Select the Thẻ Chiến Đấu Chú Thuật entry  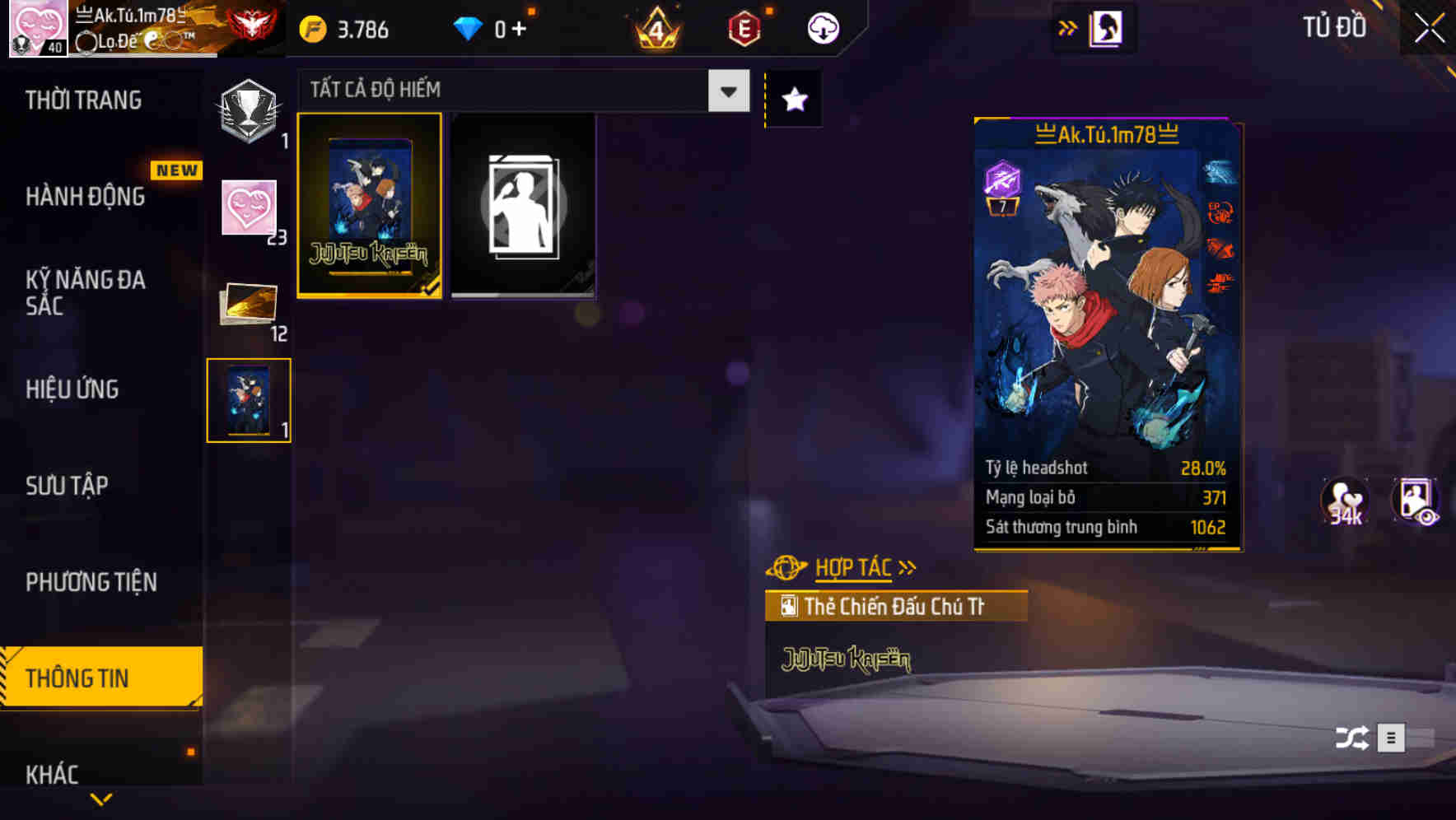coord(898,607)
